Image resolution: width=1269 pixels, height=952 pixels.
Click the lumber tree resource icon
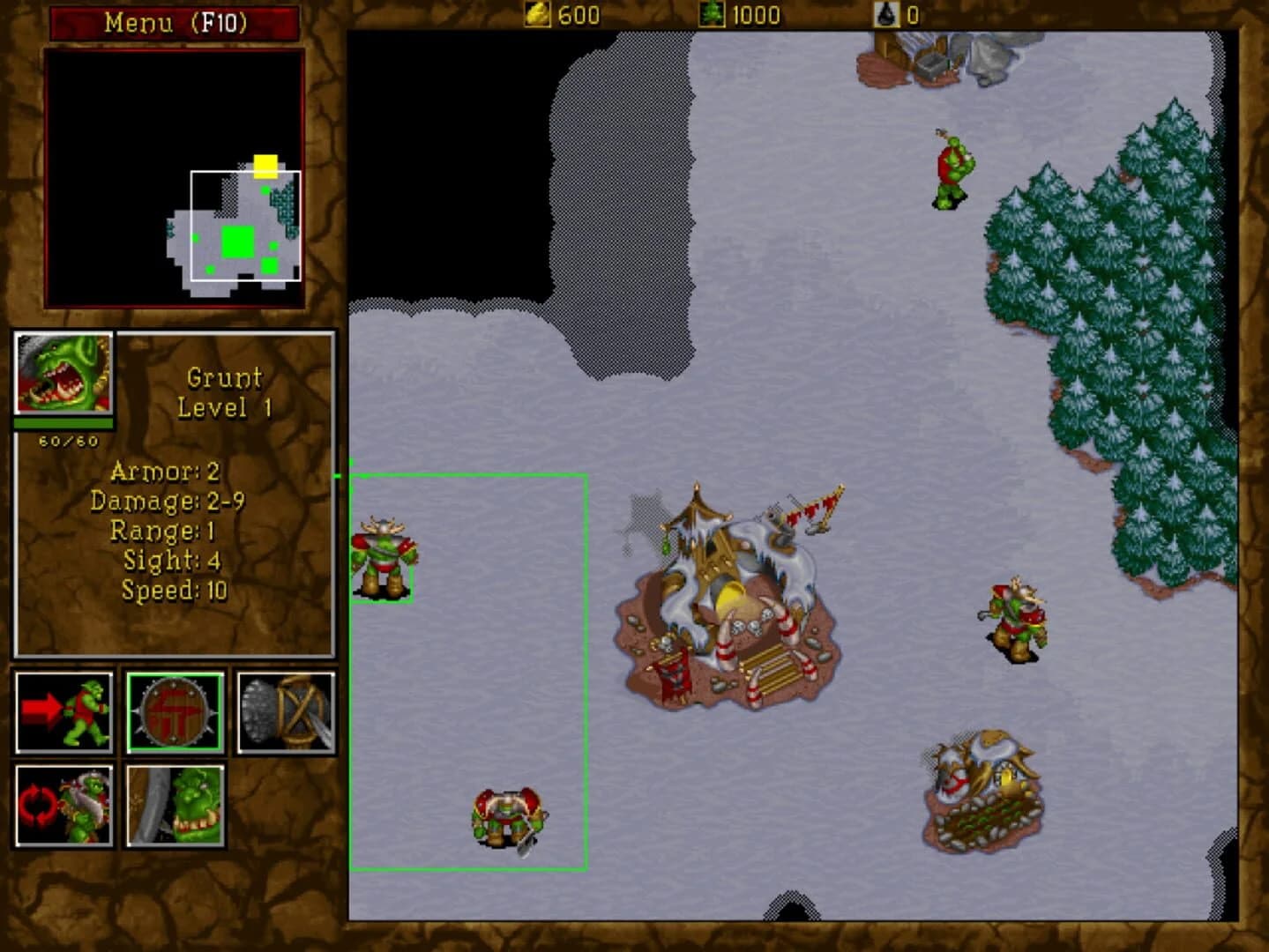coord(712,15)
